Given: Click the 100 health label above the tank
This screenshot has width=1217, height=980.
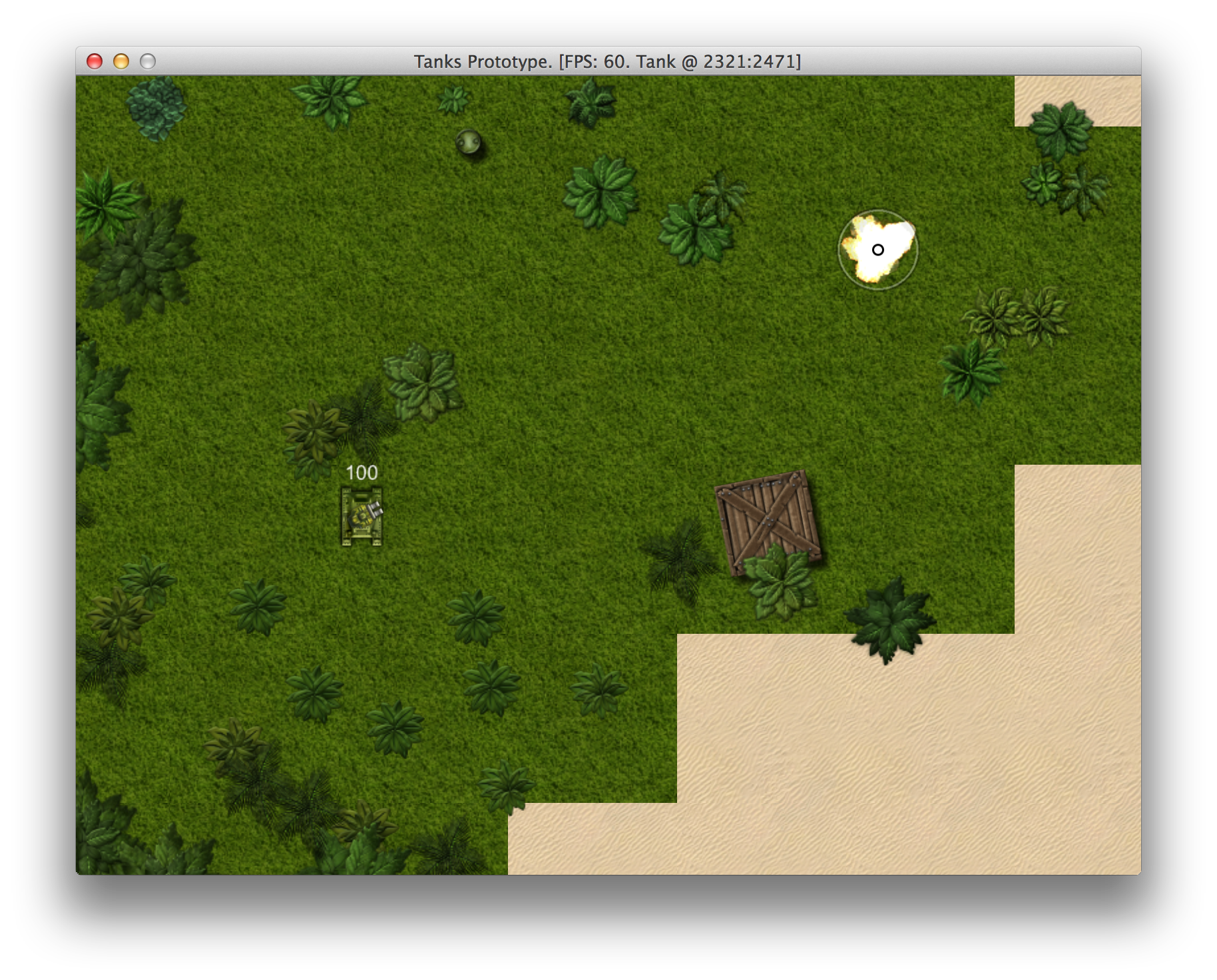Looking at the screenshot, I should tap(361, 473).
